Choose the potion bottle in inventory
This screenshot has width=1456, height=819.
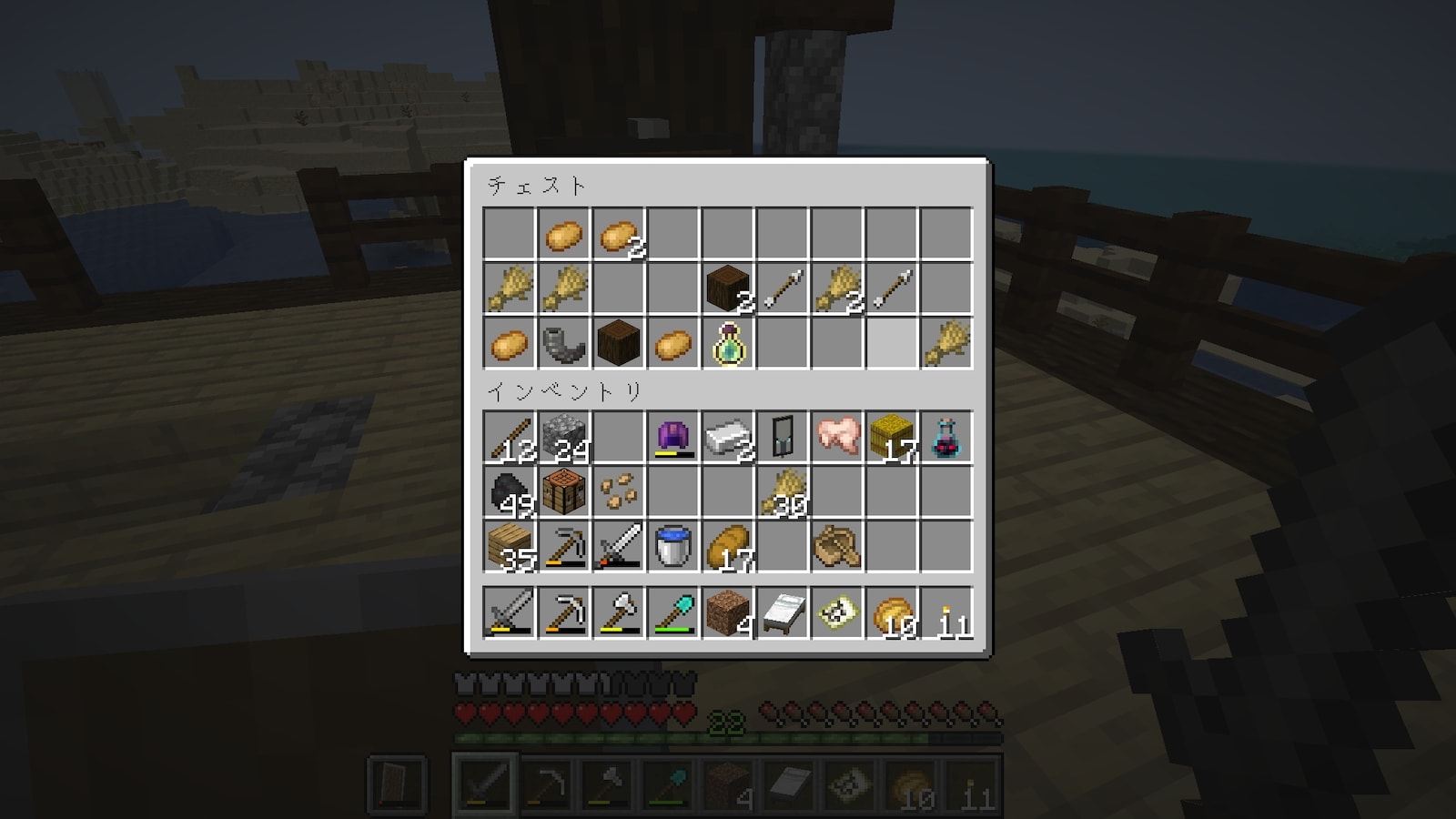(945, 437)
